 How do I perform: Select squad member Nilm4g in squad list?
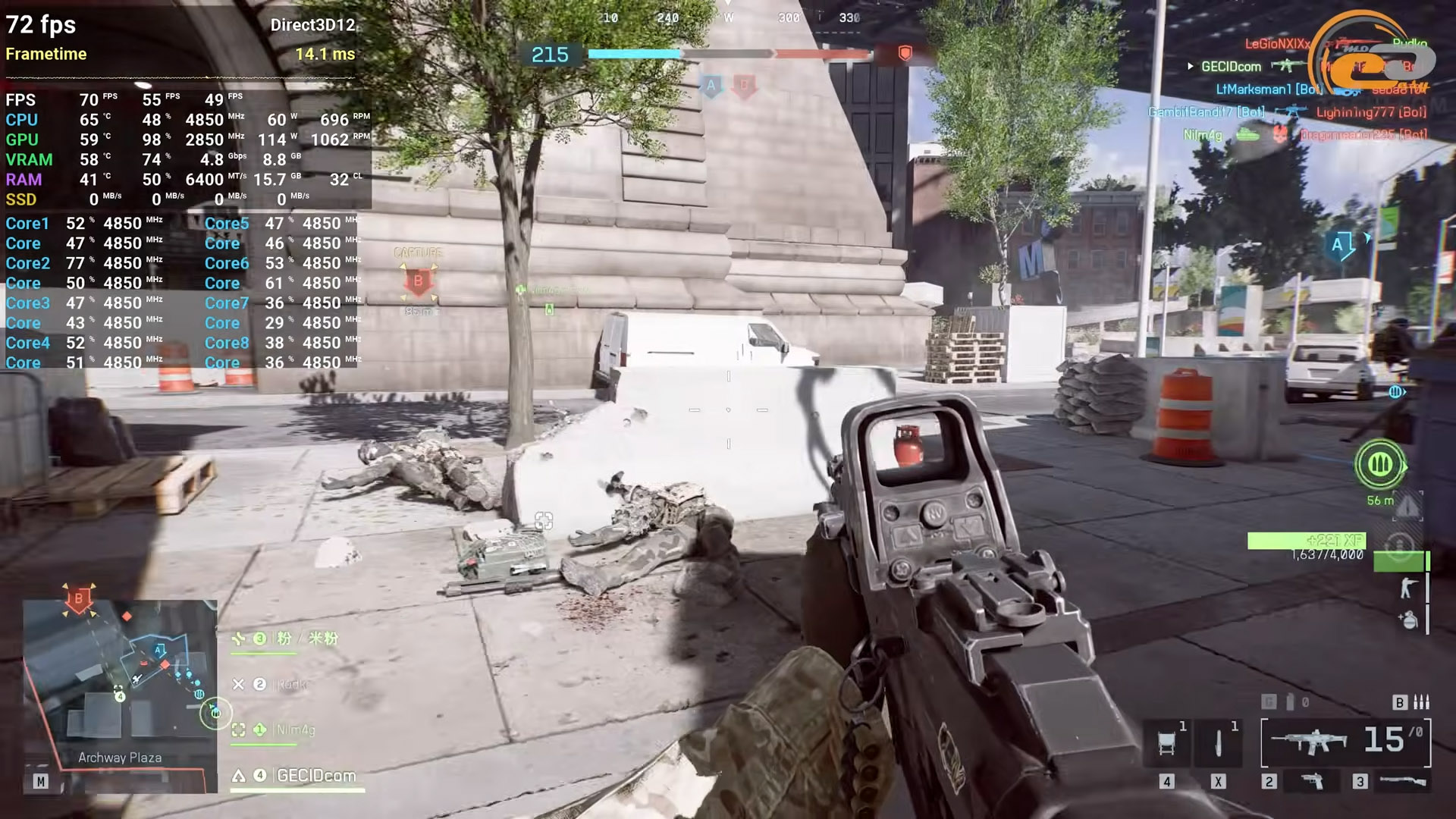[x=294, y=730]
